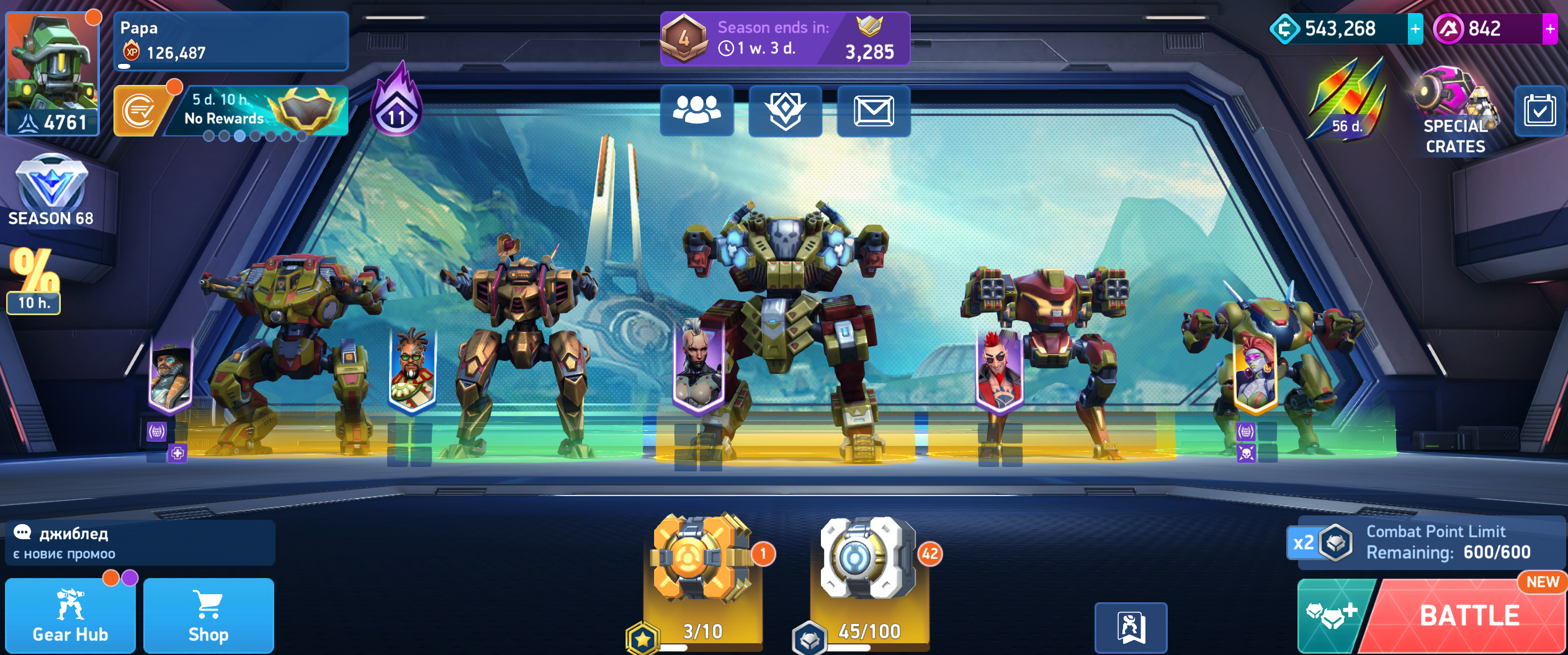Buy A-coins with the magenta plus button
1568x655 pixels.
pyautogui.click(x=1549, y=29)
